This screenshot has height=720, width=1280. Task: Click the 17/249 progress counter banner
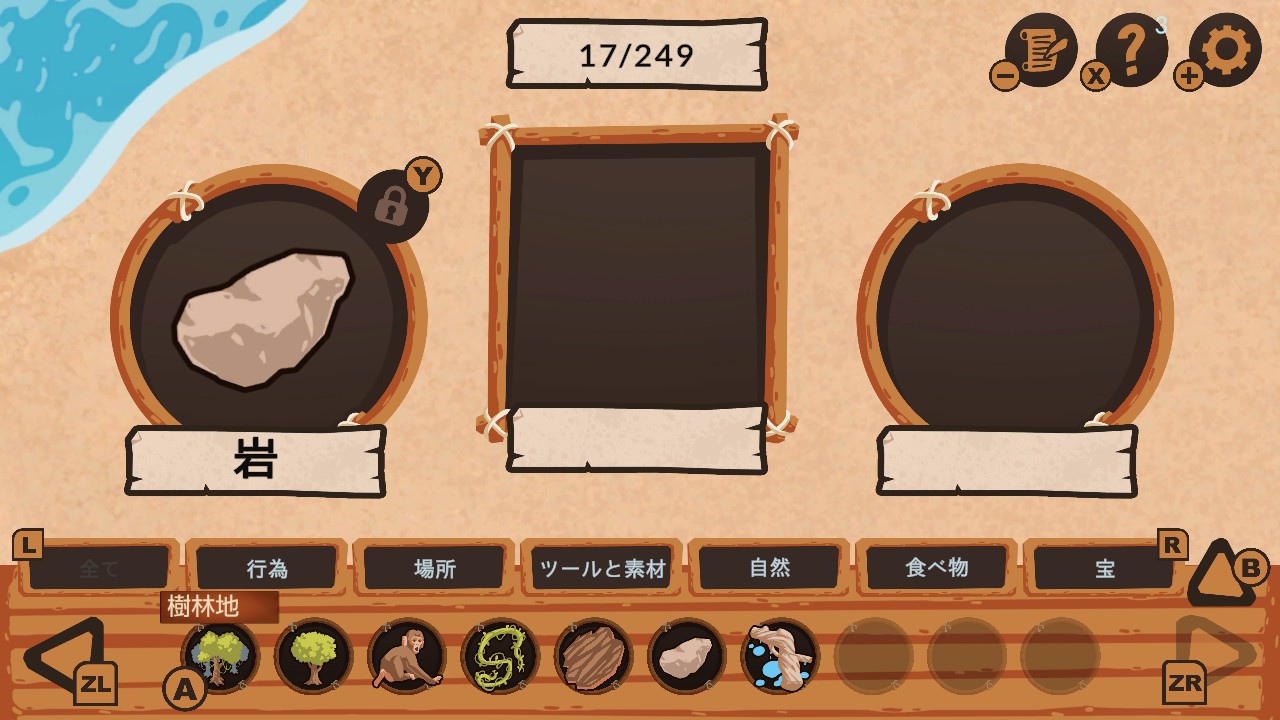point(633,55)
